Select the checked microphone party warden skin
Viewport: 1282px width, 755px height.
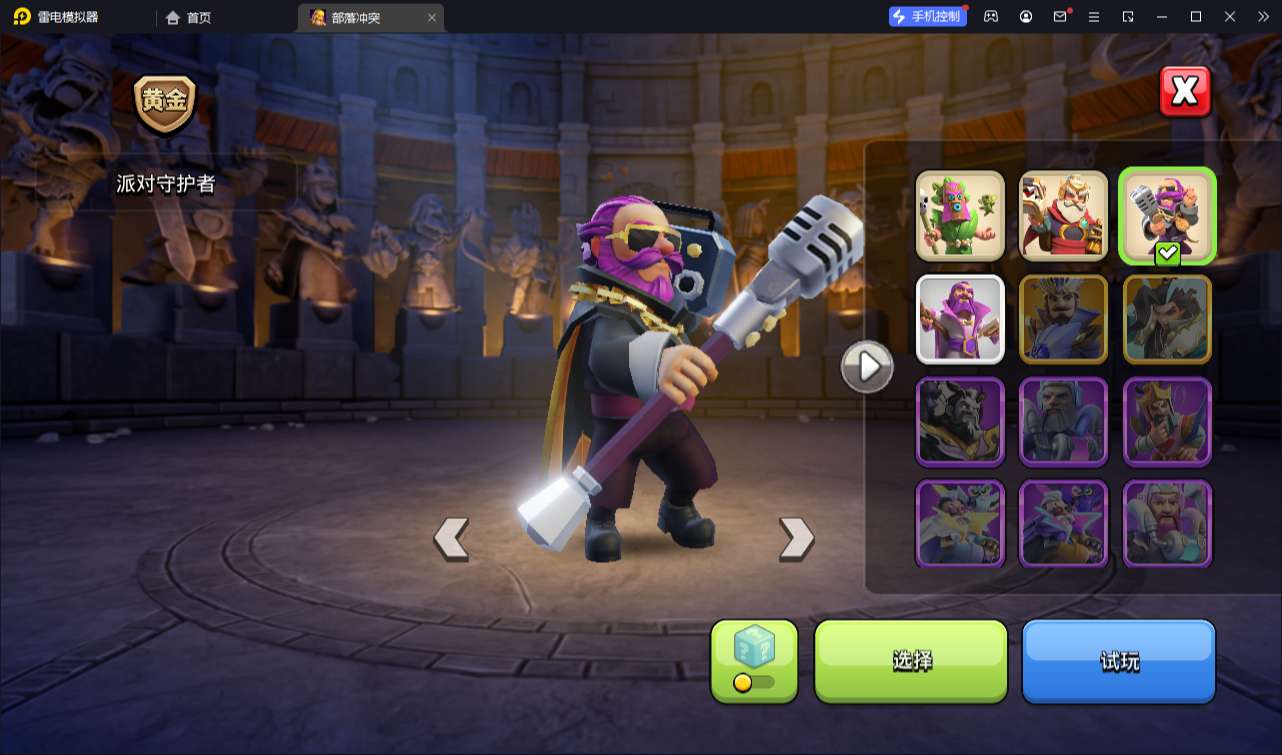click(1167, 215)
